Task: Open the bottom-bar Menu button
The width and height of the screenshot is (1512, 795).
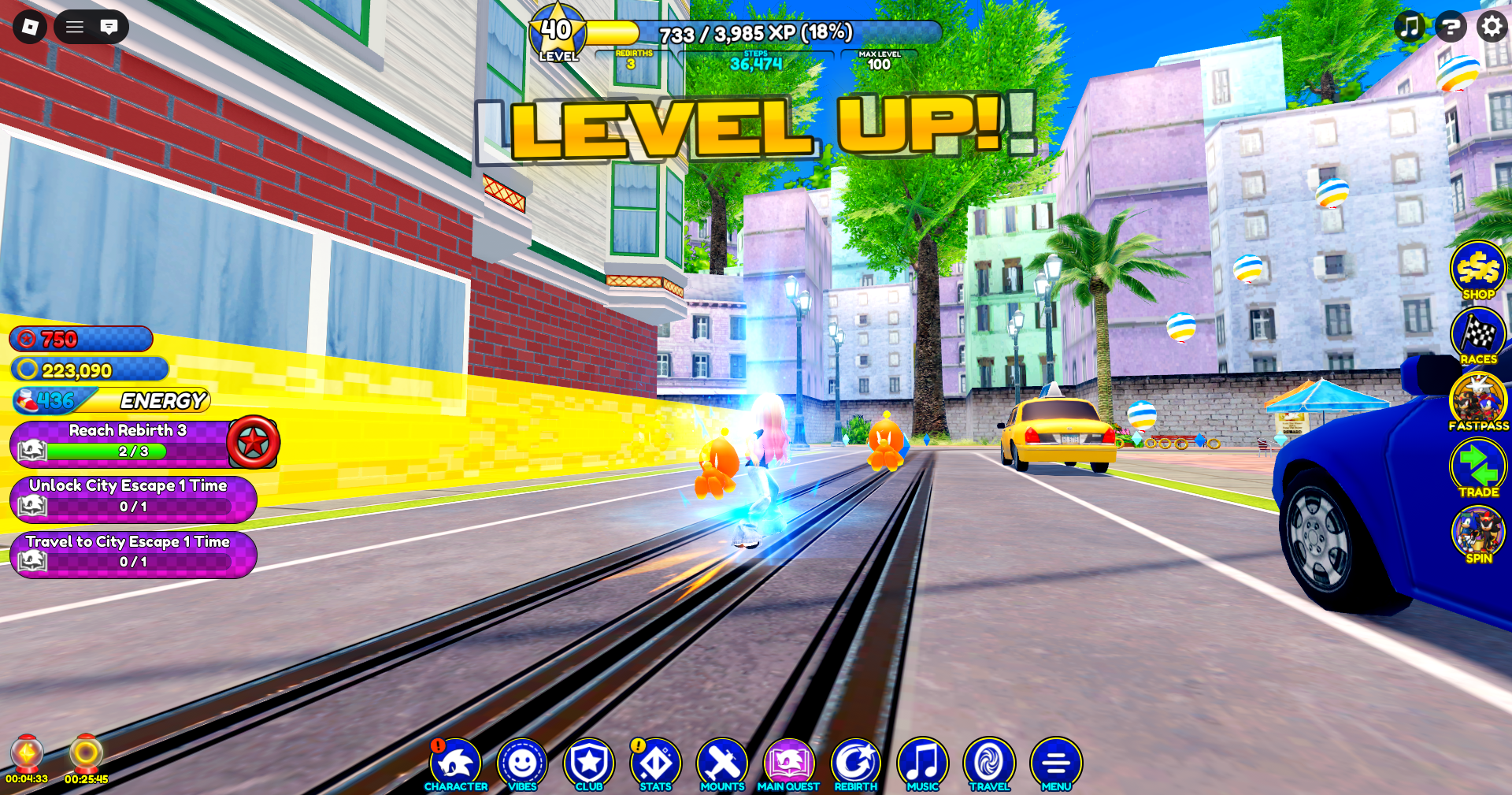Action: (1056, 763)
